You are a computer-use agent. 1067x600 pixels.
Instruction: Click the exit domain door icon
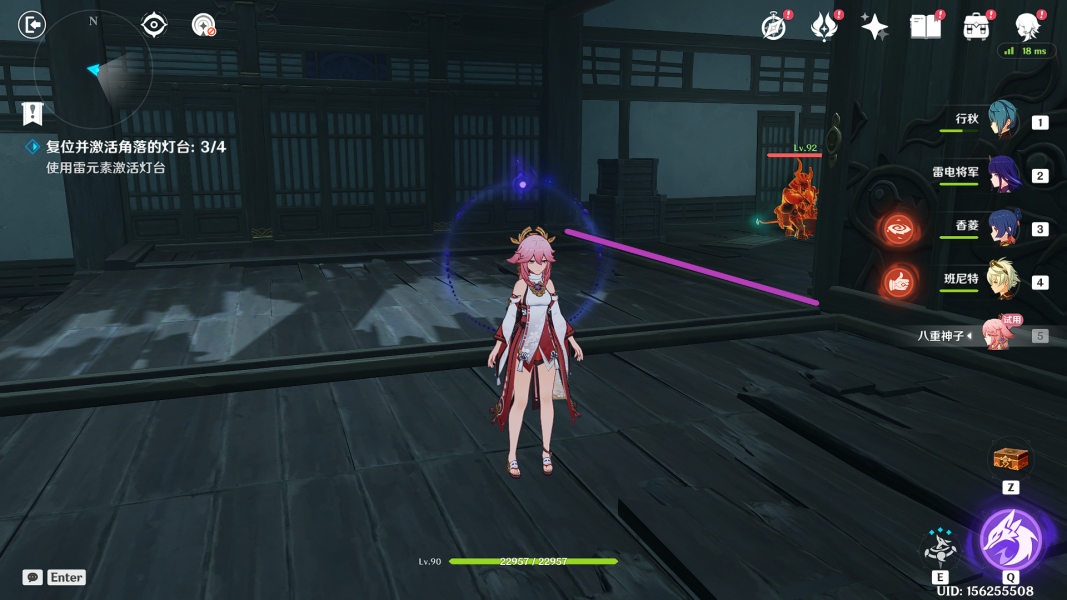point(32,24)
